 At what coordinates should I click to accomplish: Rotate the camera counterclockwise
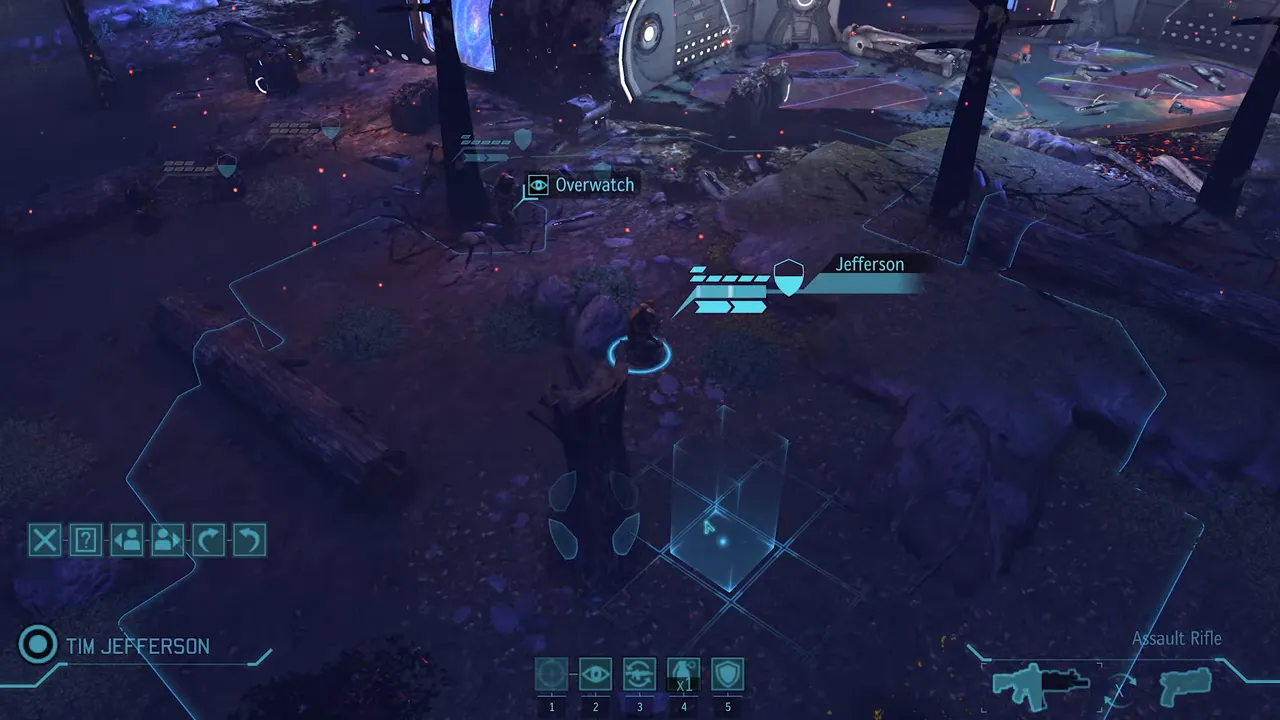click(248, 540)
